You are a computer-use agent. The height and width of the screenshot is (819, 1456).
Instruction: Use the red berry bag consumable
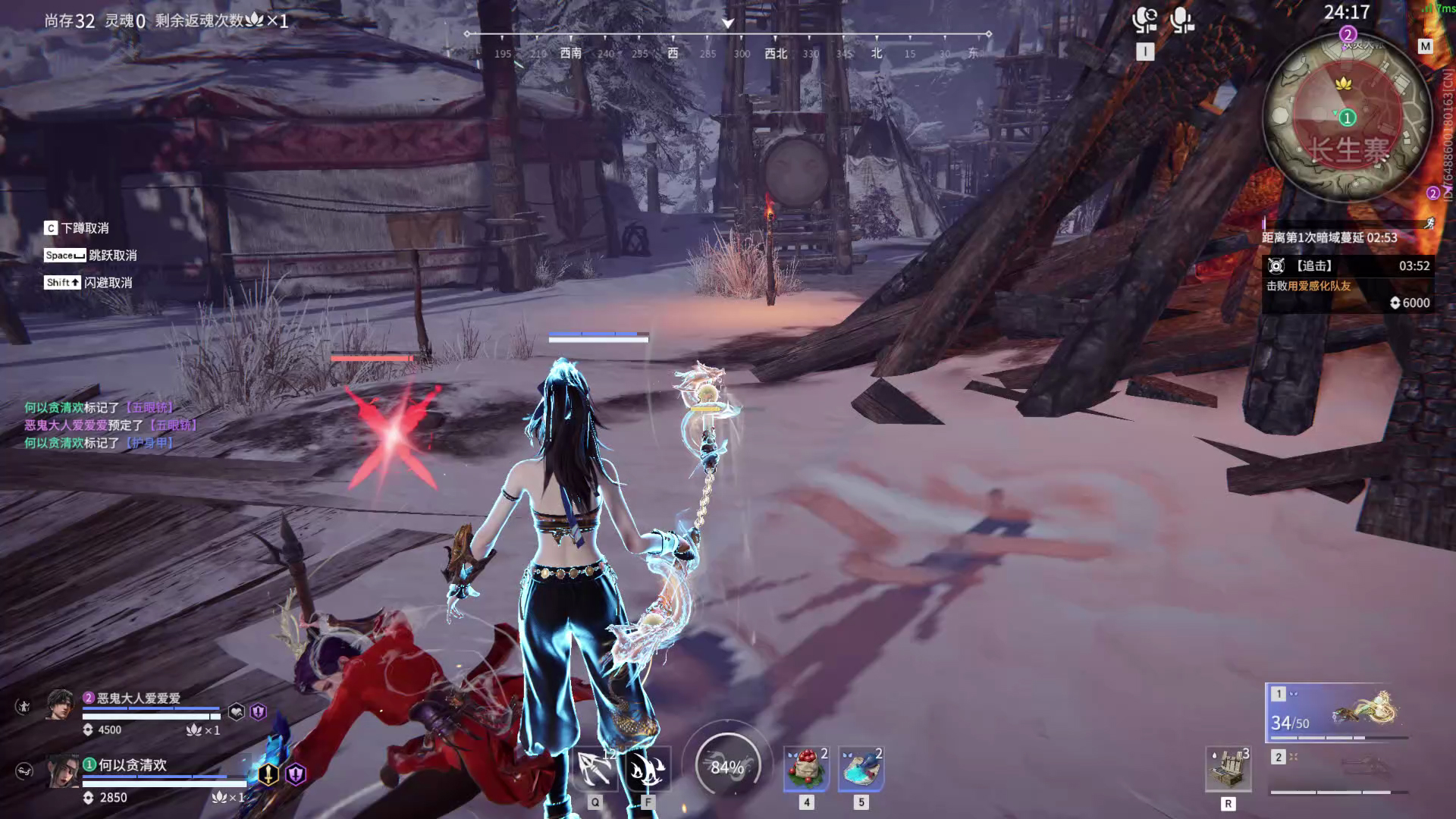806,768
